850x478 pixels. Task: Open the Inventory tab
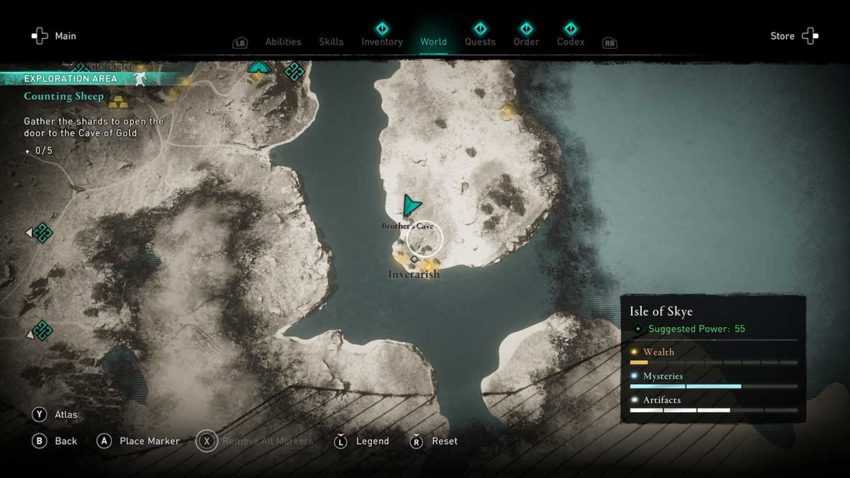(x=382, y=41)
